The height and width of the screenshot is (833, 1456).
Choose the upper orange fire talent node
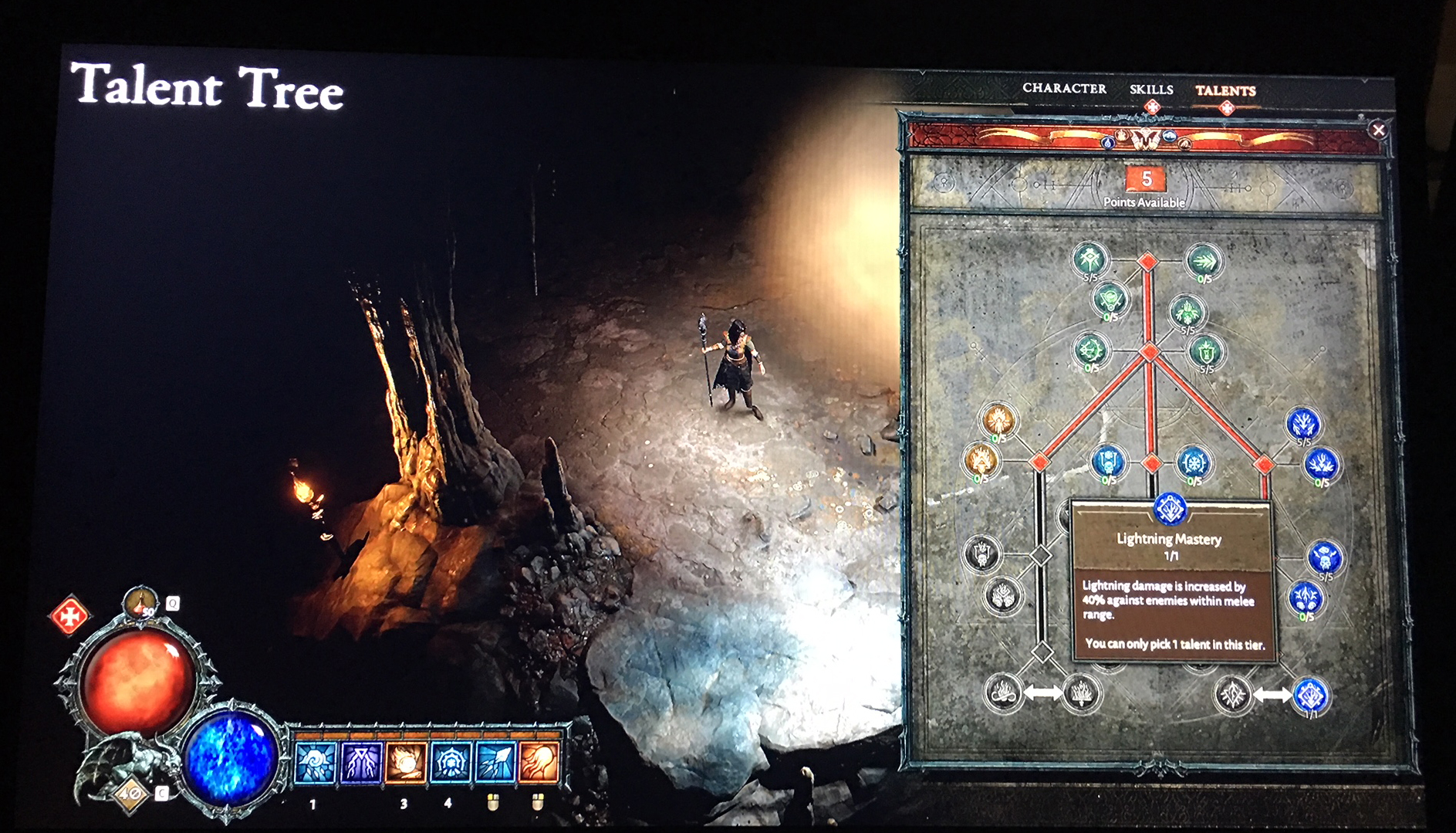coord(998,420)
